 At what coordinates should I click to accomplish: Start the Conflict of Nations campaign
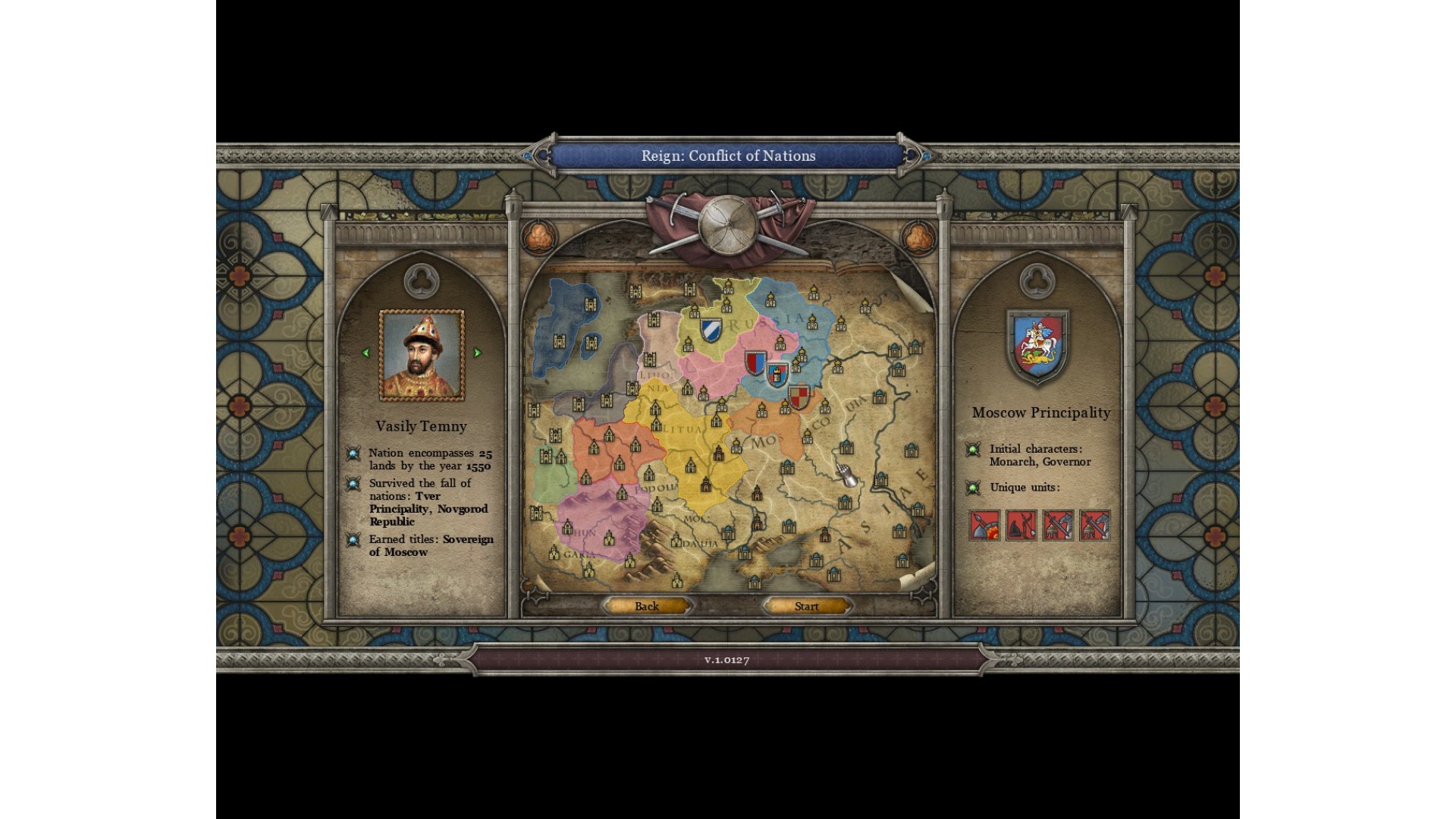tap(807, 606)
